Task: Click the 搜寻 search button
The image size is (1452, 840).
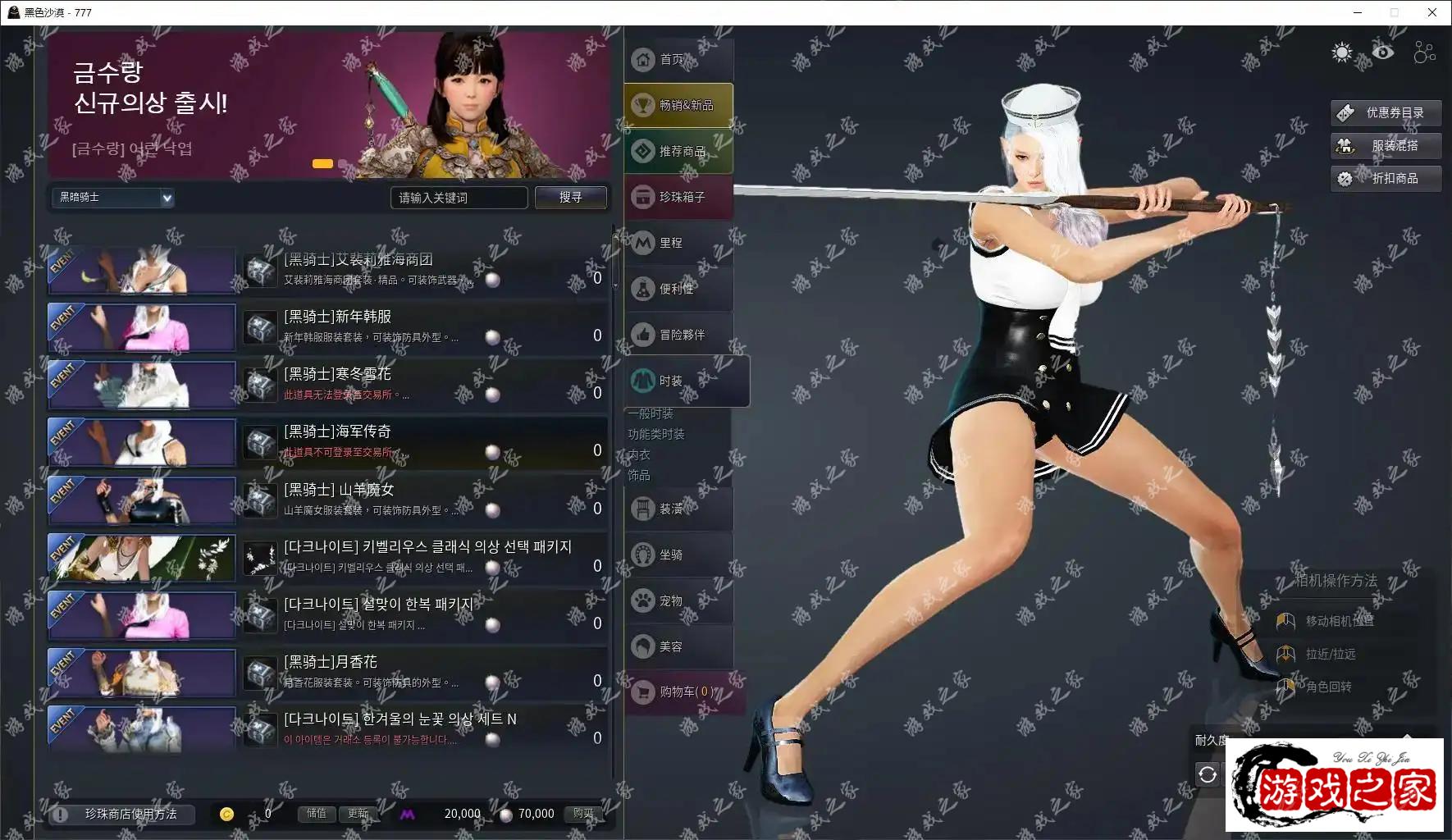Action: click(x=570, y=198)
